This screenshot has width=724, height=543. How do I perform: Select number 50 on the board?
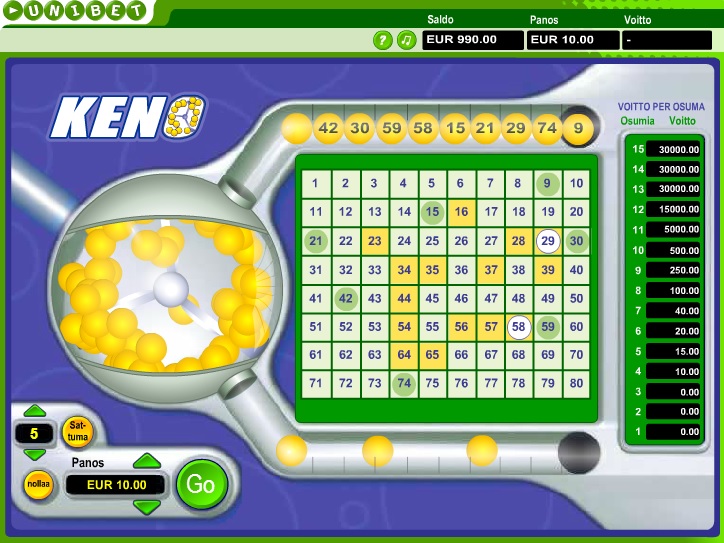576,298
